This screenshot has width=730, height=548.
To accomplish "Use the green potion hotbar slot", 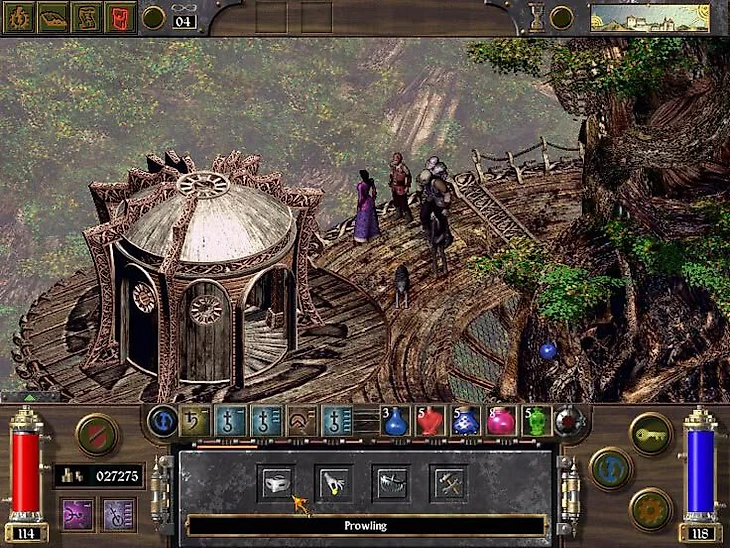I will pyautogui.click(x=536, y=422).
